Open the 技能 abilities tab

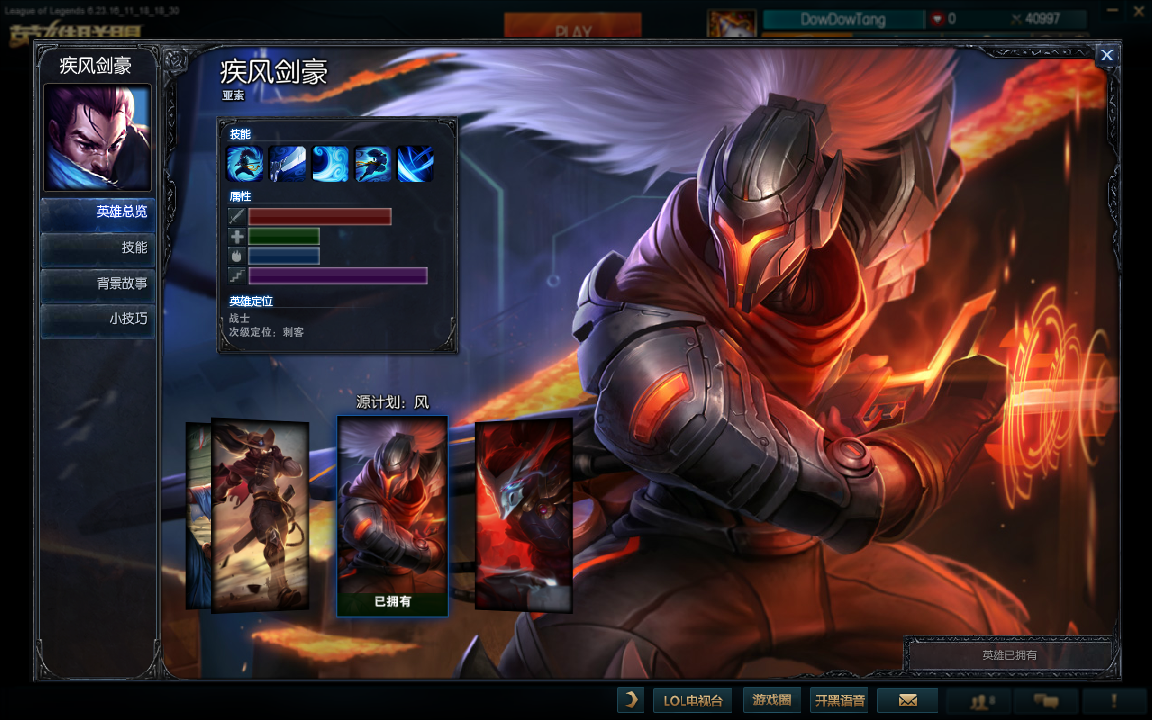click(98, 248)
